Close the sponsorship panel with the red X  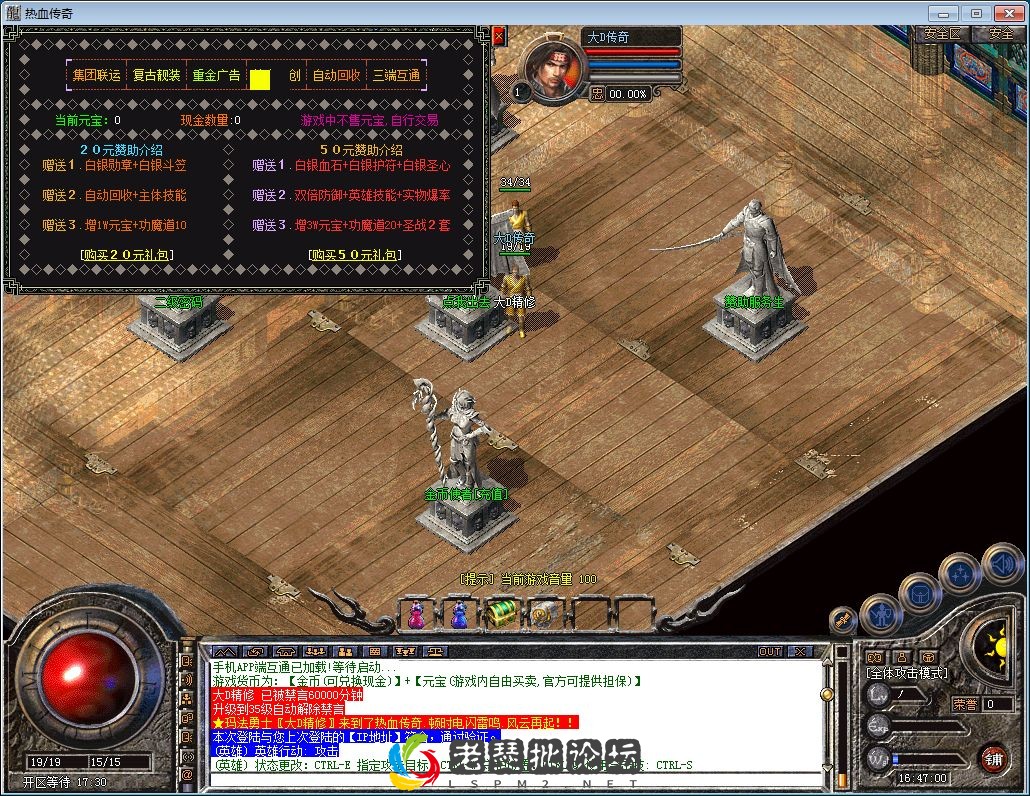point(499,36)
